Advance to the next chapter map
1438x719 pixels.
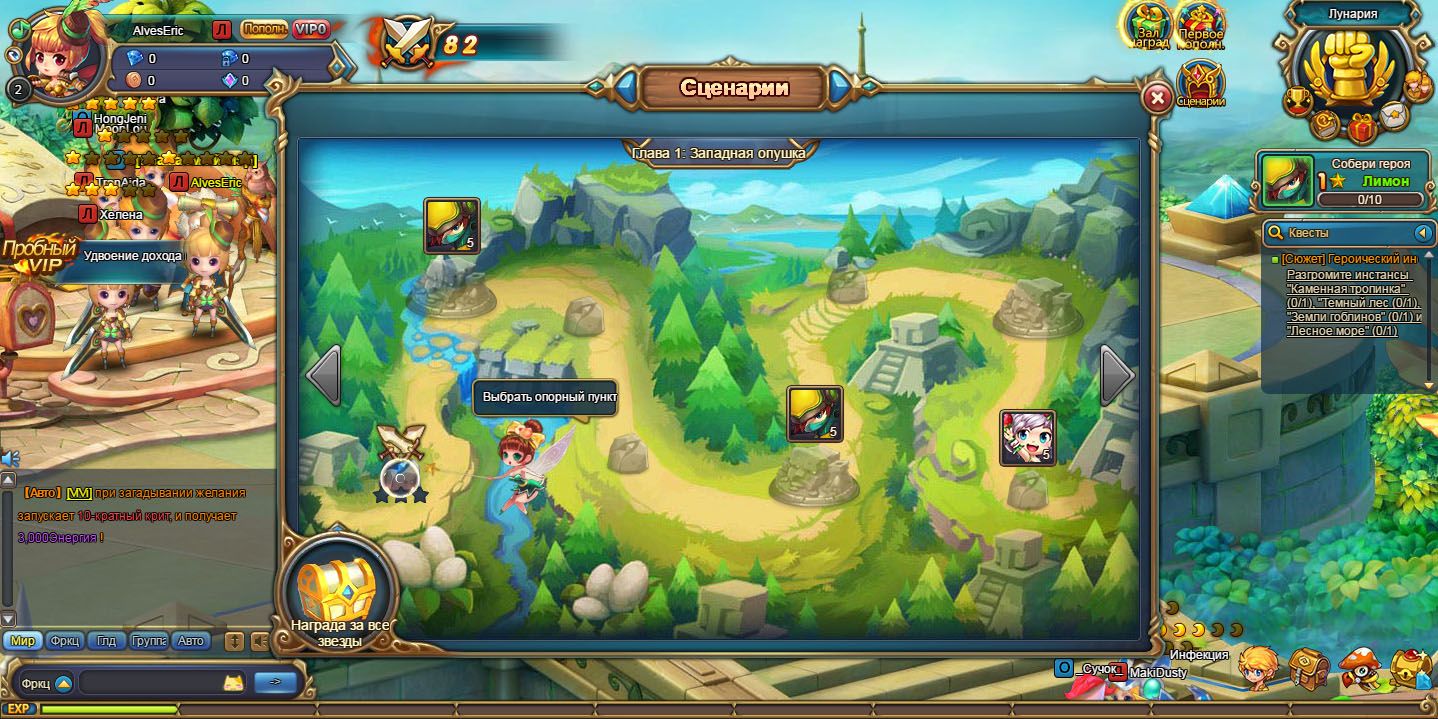pos(1117,376)
